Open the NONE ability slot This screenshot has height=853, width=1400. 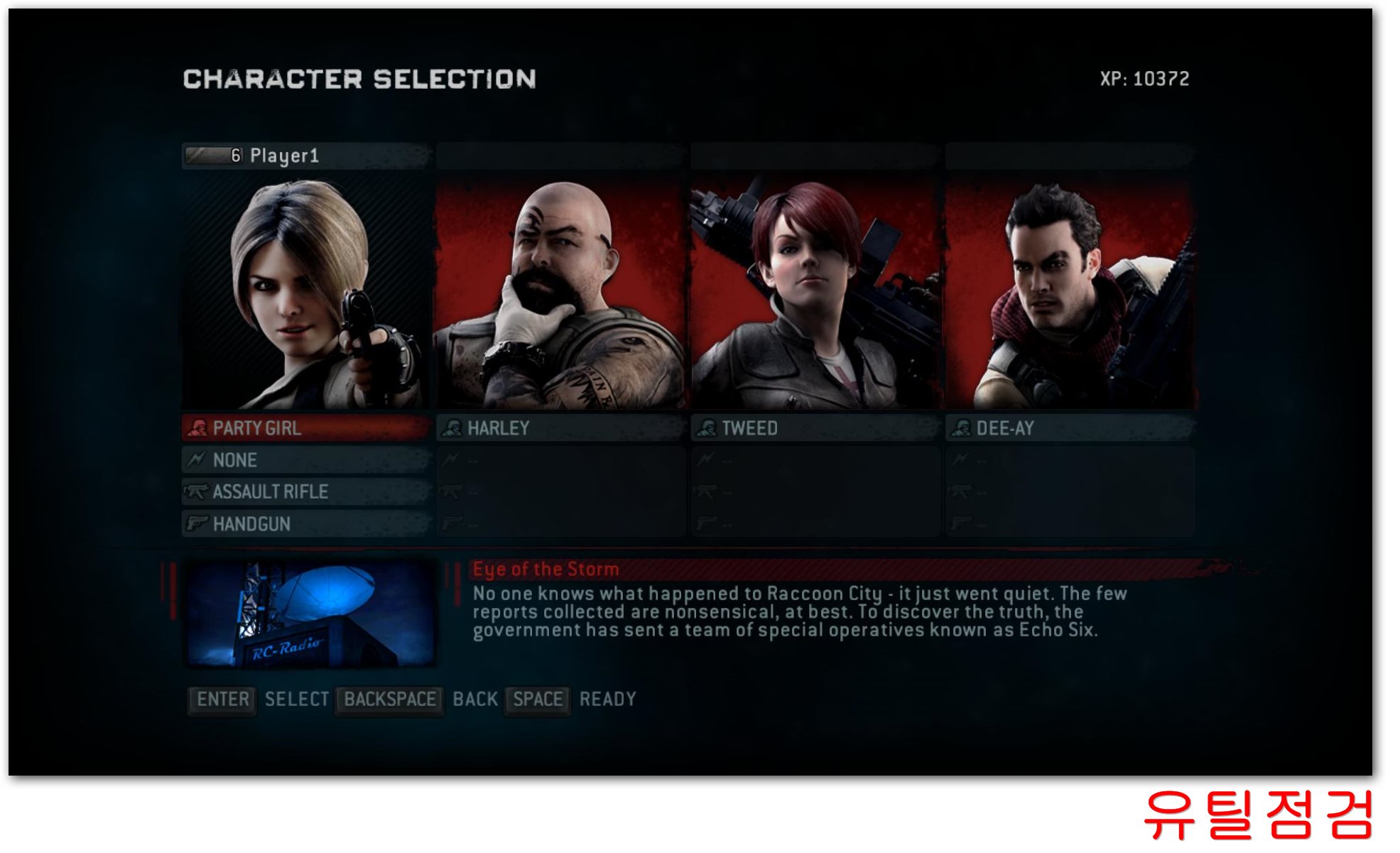(x=307, y=460)
